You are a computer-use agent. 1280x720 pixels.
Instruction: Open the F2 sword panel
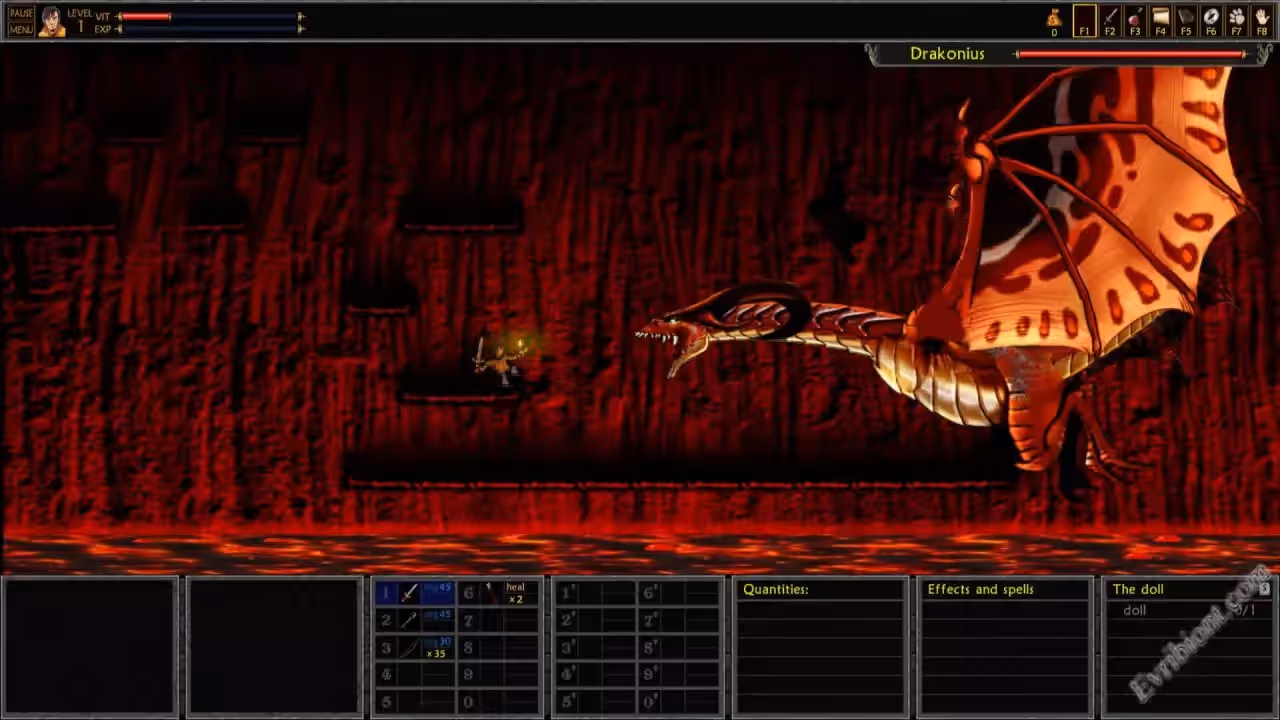1110,20
